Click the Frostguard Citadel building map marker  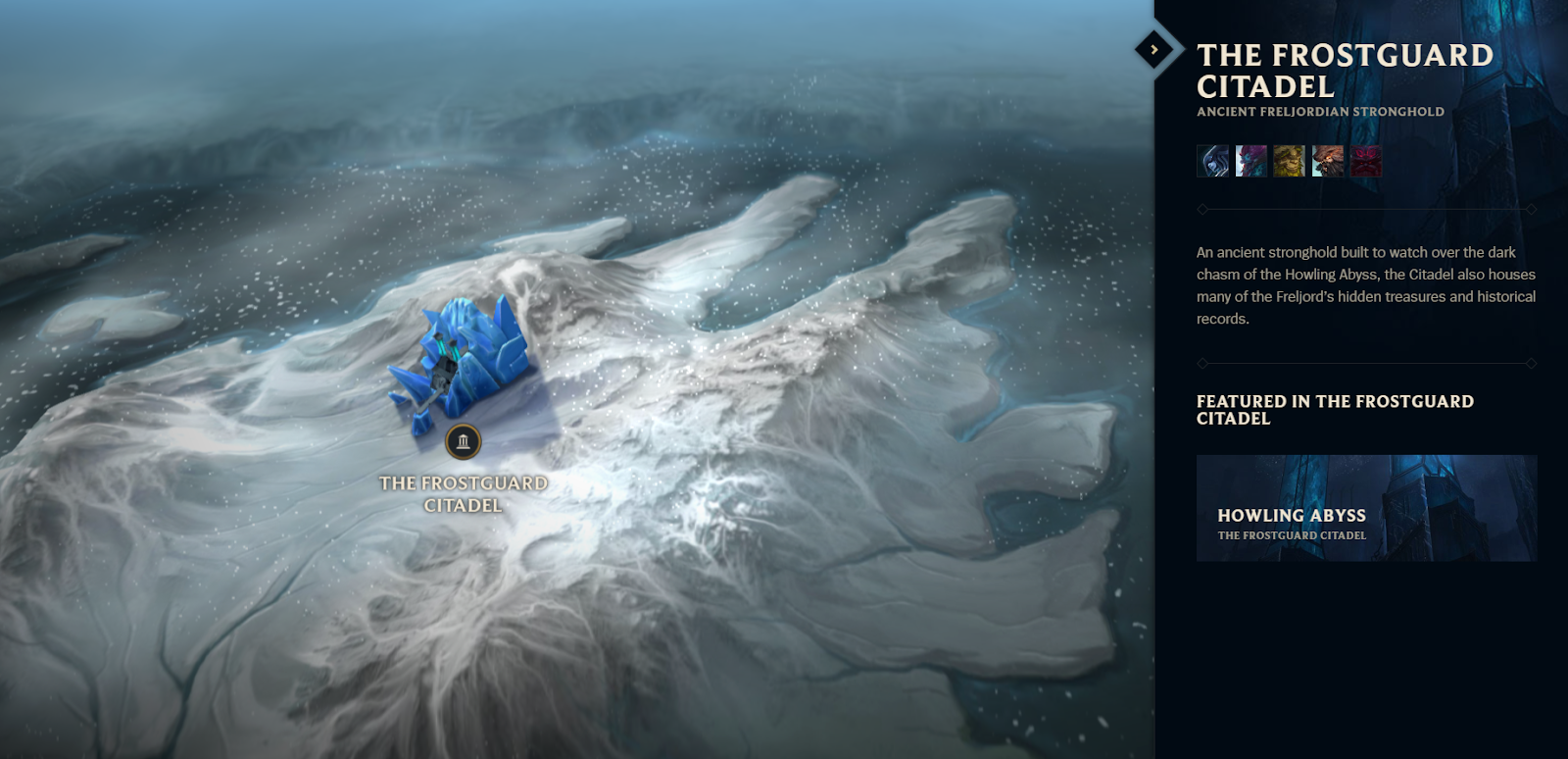point(464,442)
